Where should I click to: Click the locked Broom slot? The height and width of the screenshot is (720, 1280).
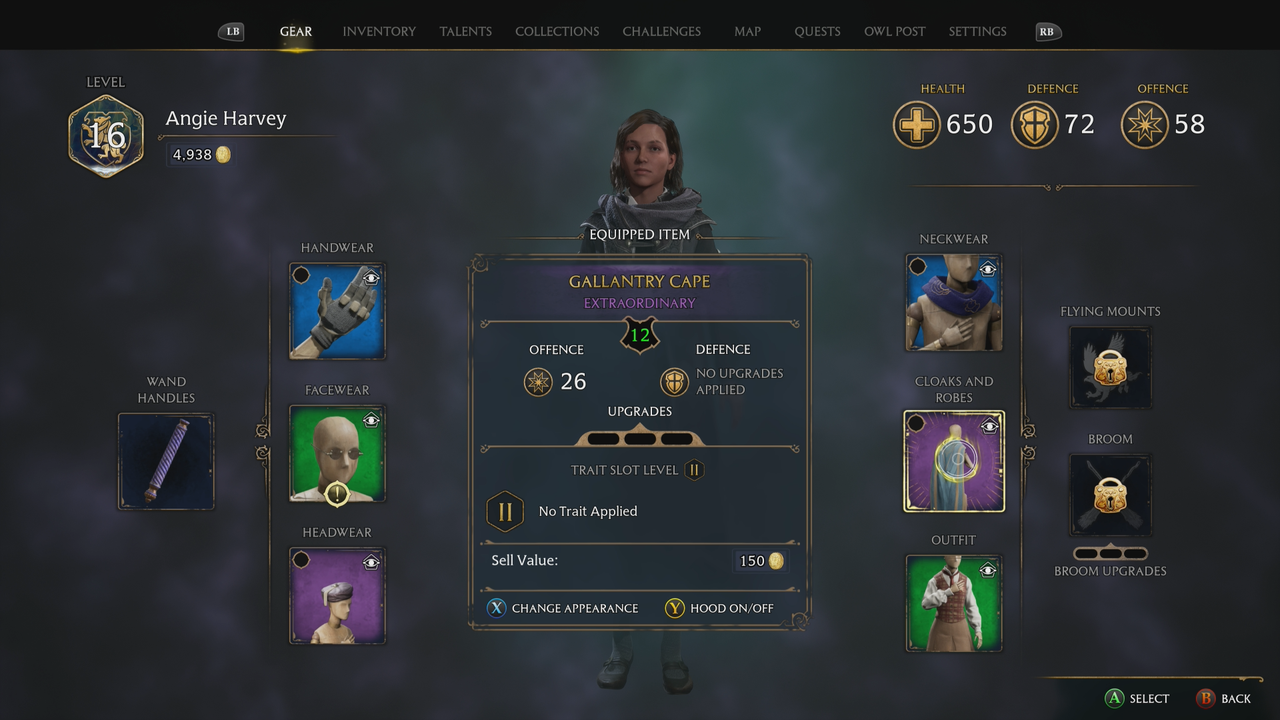pos(1110,495)
